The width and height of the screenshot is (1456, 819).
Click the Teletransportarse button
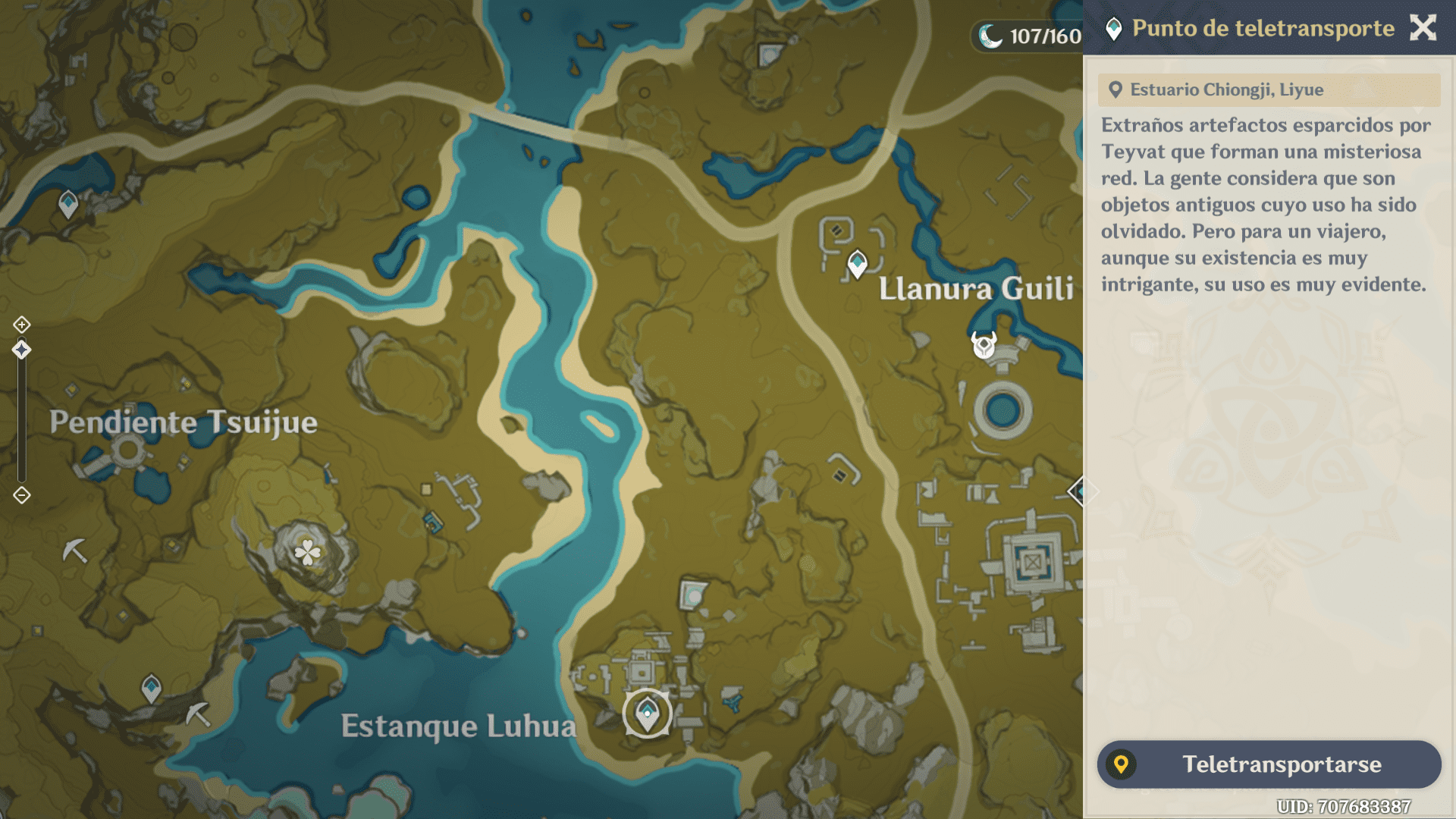[x=1269, y=764]
